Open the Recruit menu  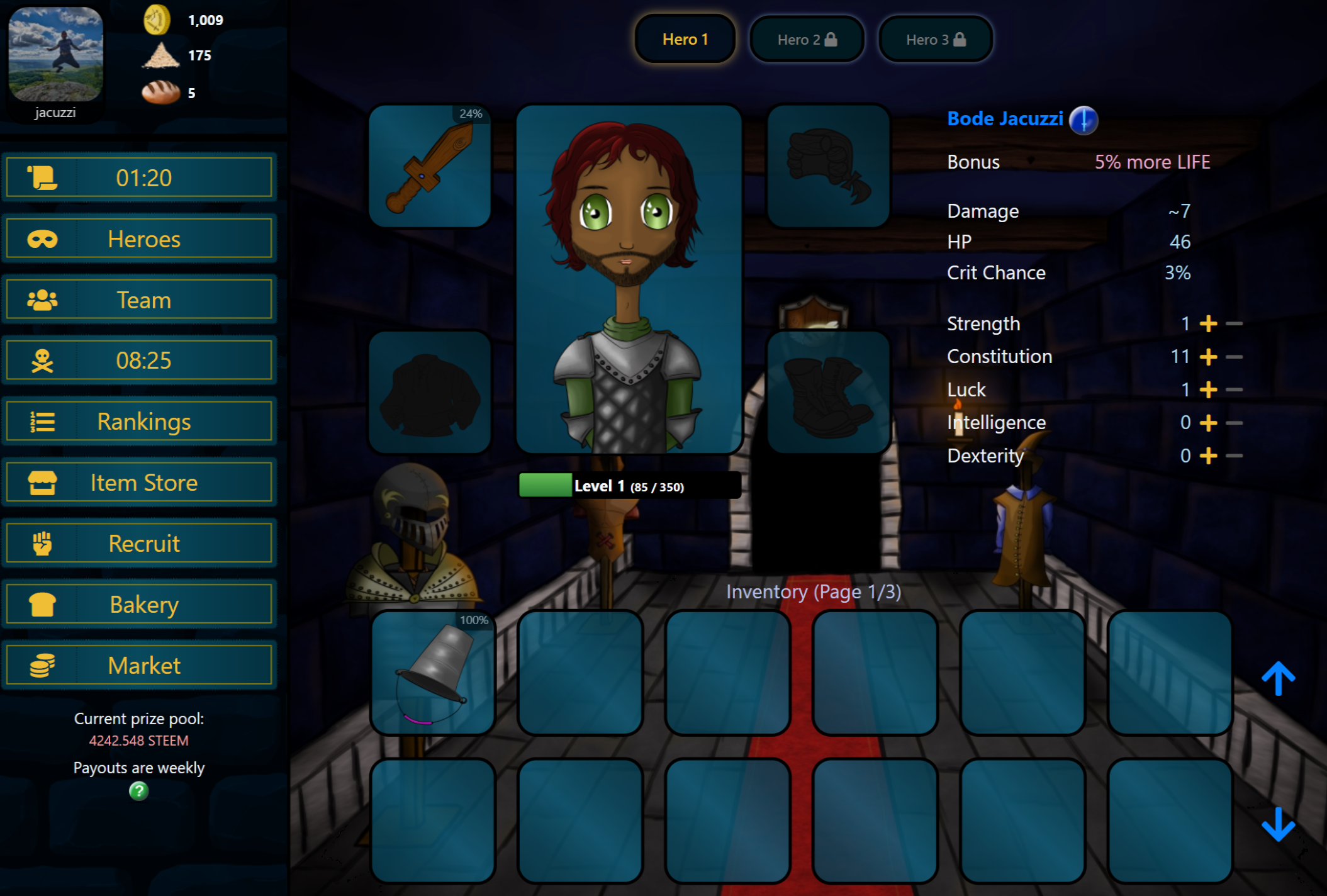(139, 543)
